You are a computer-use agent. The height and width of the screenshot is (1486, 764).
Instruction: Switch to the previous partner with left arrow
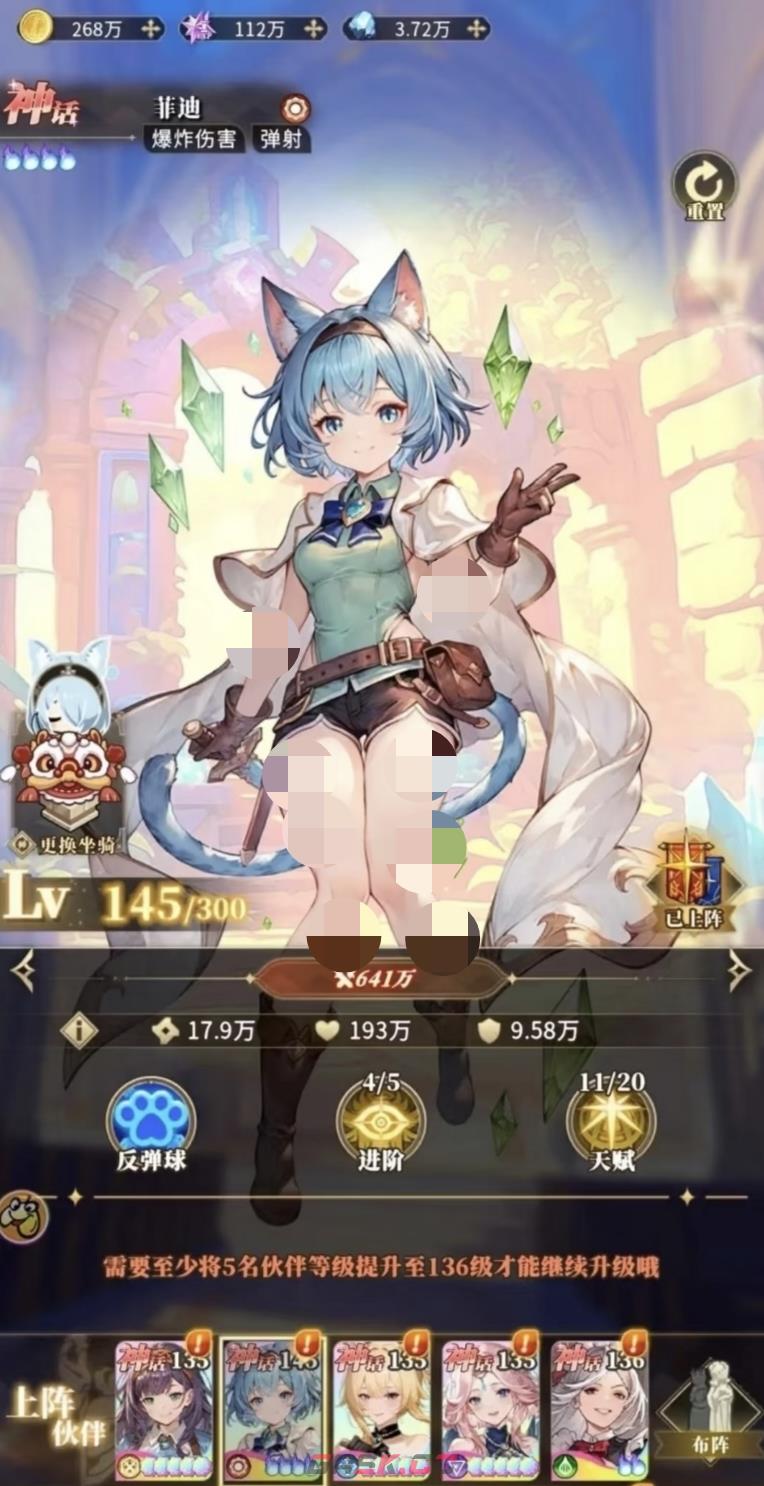click(x=23, y=970)
